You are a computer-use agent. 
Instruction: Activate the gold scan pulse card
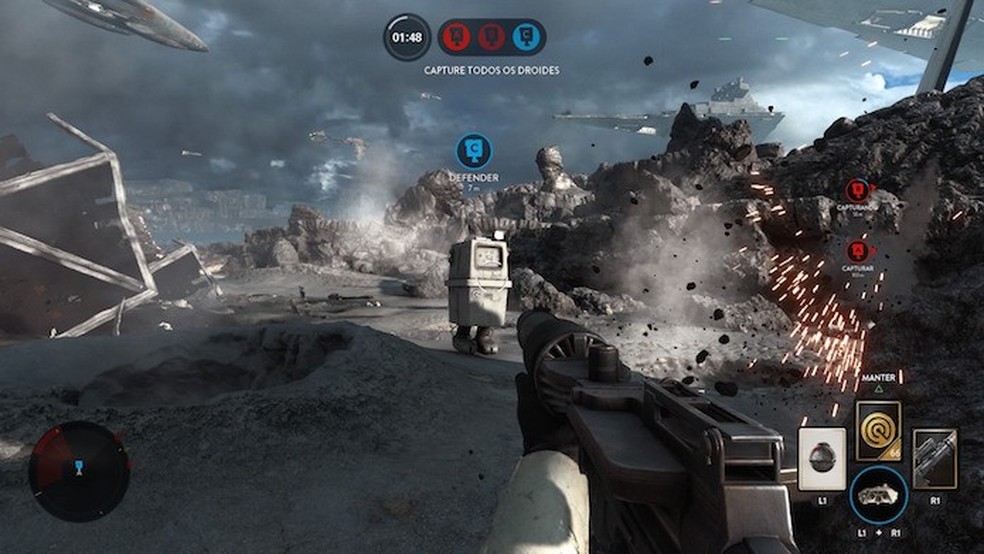pyautogui.click(x=878, y=431)
